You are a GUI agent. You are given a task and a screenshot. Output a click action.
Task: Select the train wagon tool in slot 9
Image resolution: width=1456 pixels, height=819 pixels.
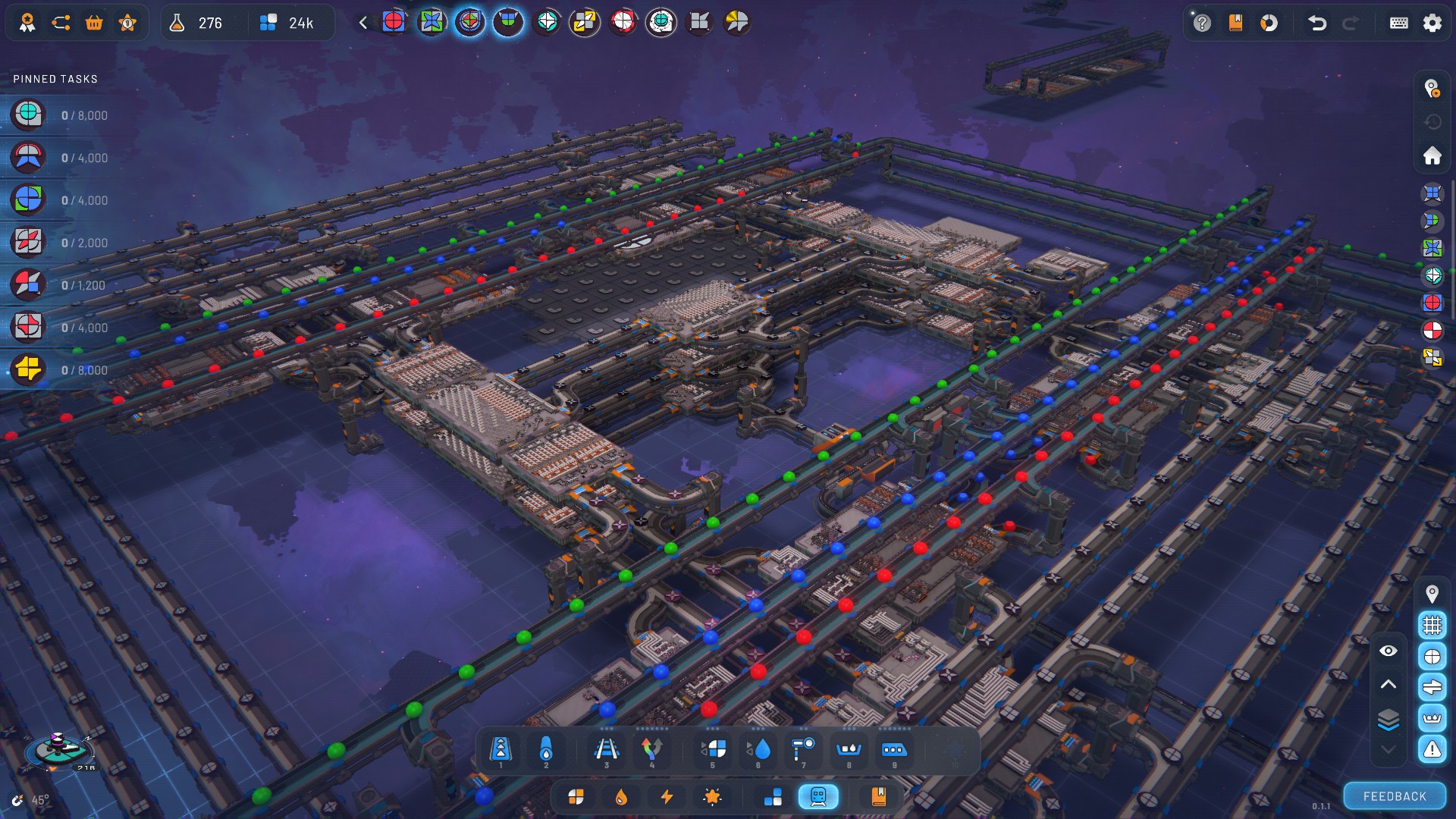893,750
